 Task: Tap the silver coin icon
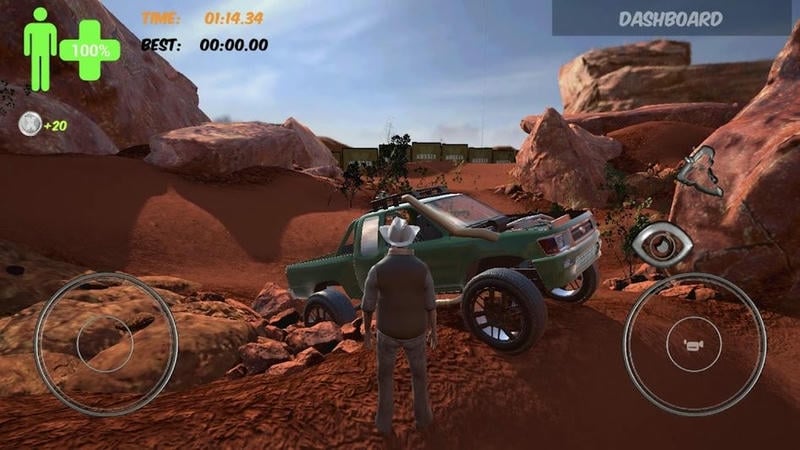click(x=29, y=125)
